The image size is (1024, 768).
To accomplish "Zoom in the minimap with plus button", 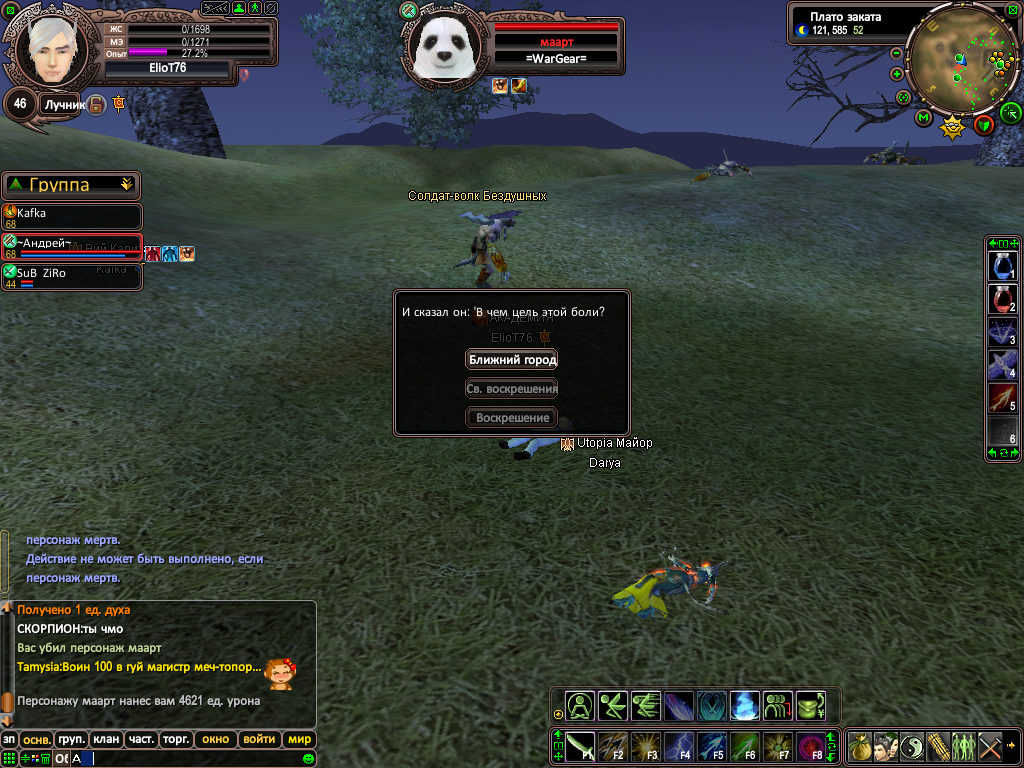I will click(896, 74).
